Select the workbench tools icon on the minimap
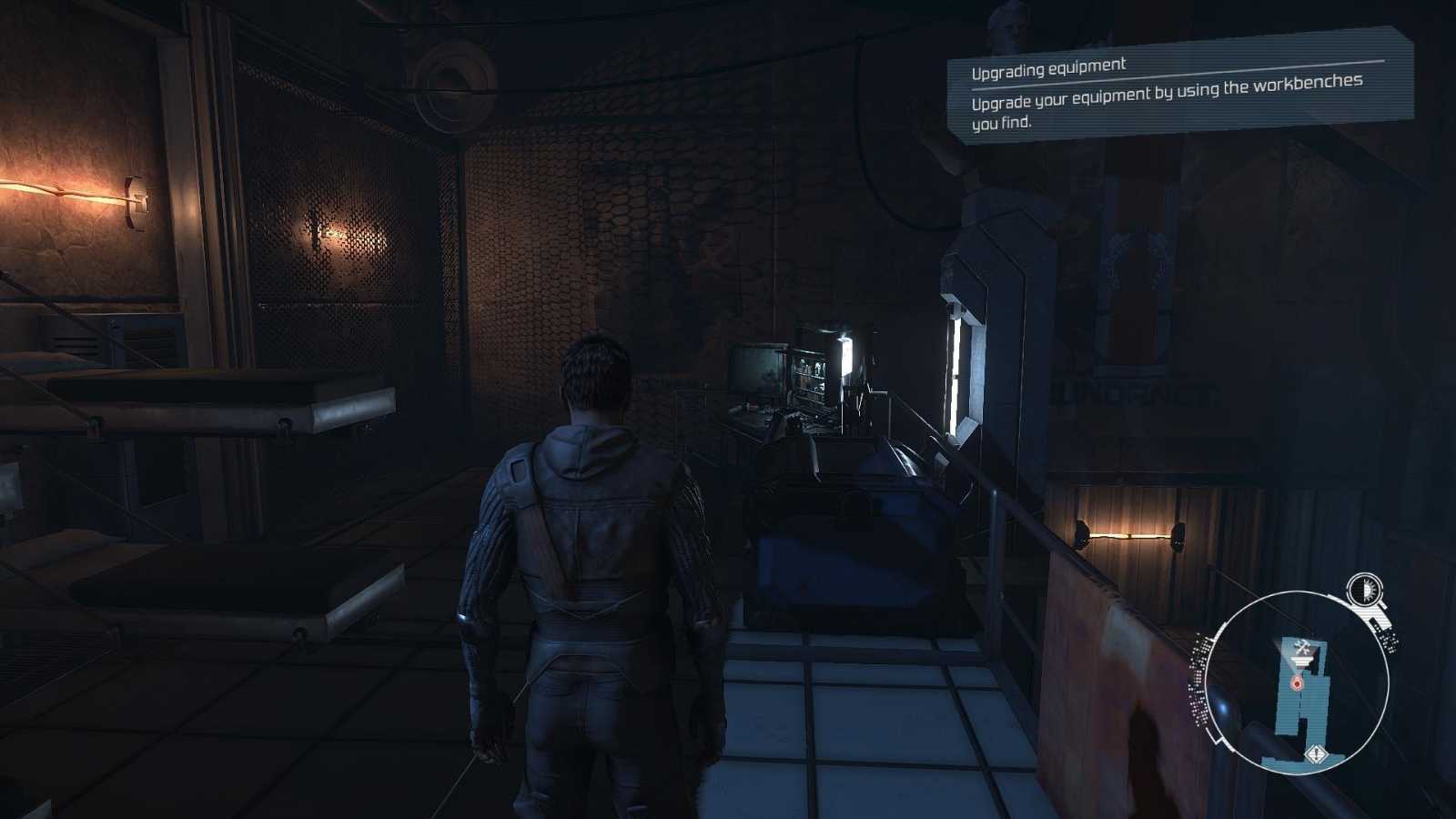Image resolution: width=1456 pixels, height=819 pixels. 1301,646
